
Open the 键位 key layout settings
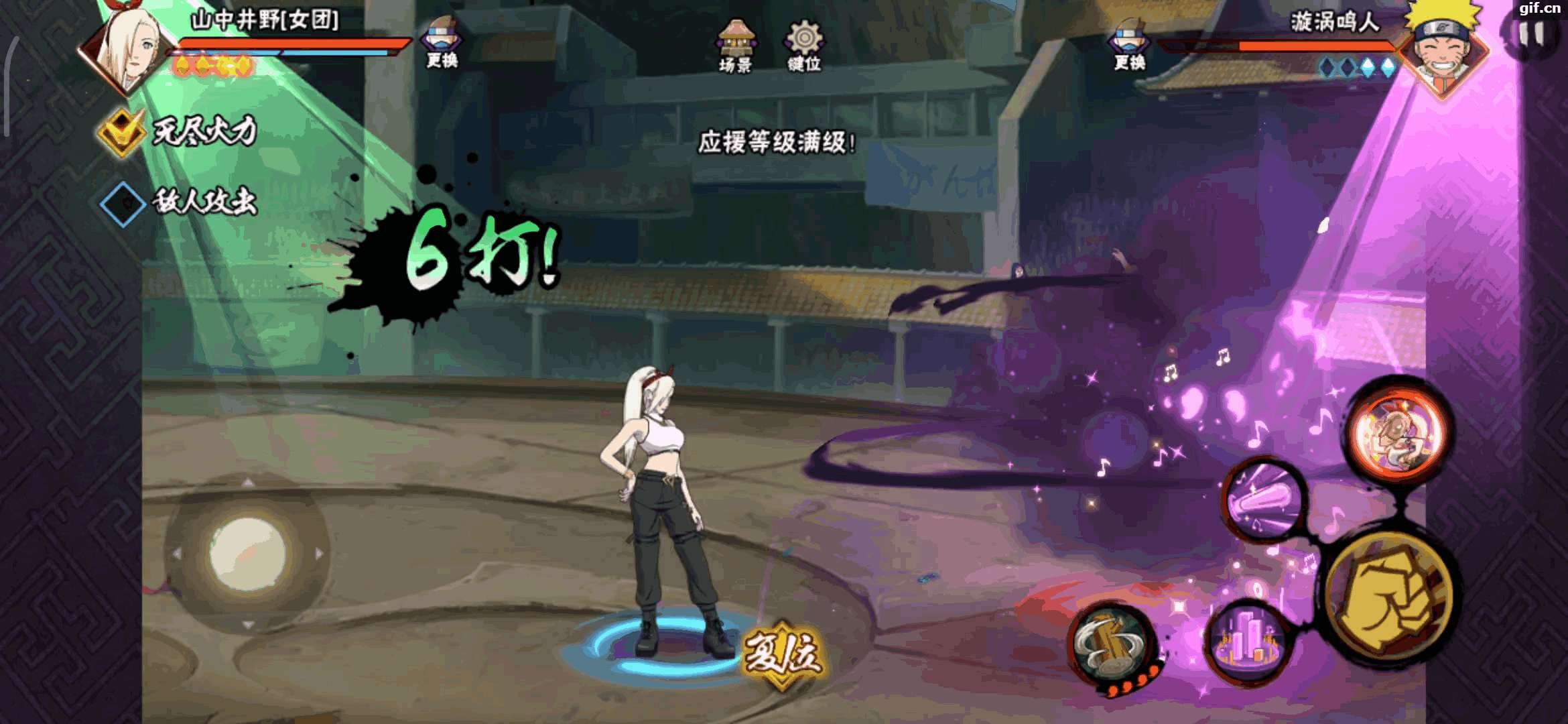(x=804, y=46)
